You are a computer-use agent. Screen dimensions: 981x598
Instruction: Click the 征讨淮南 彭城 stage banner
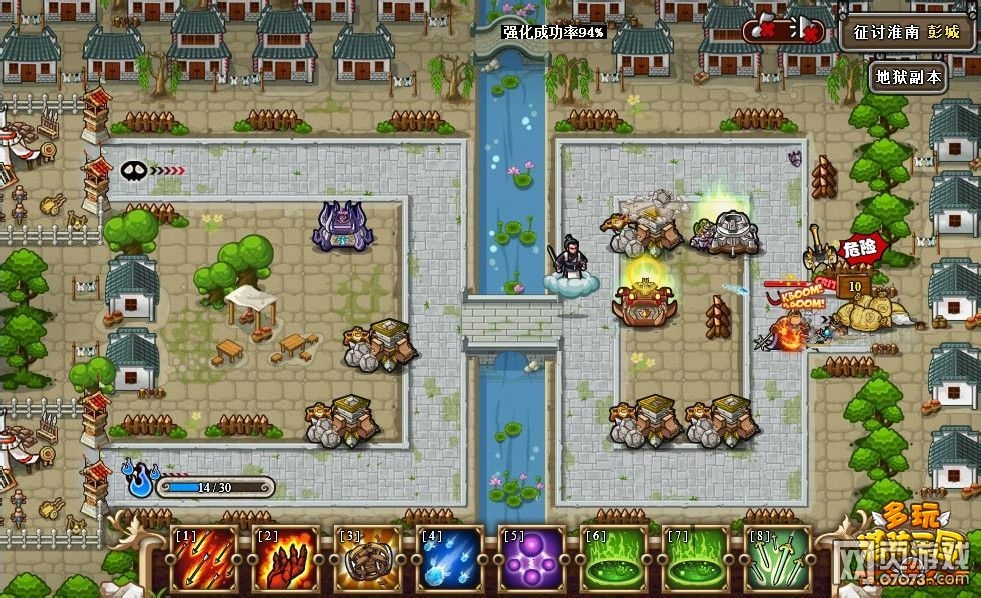pyautogui.click(x=908, y=32)
